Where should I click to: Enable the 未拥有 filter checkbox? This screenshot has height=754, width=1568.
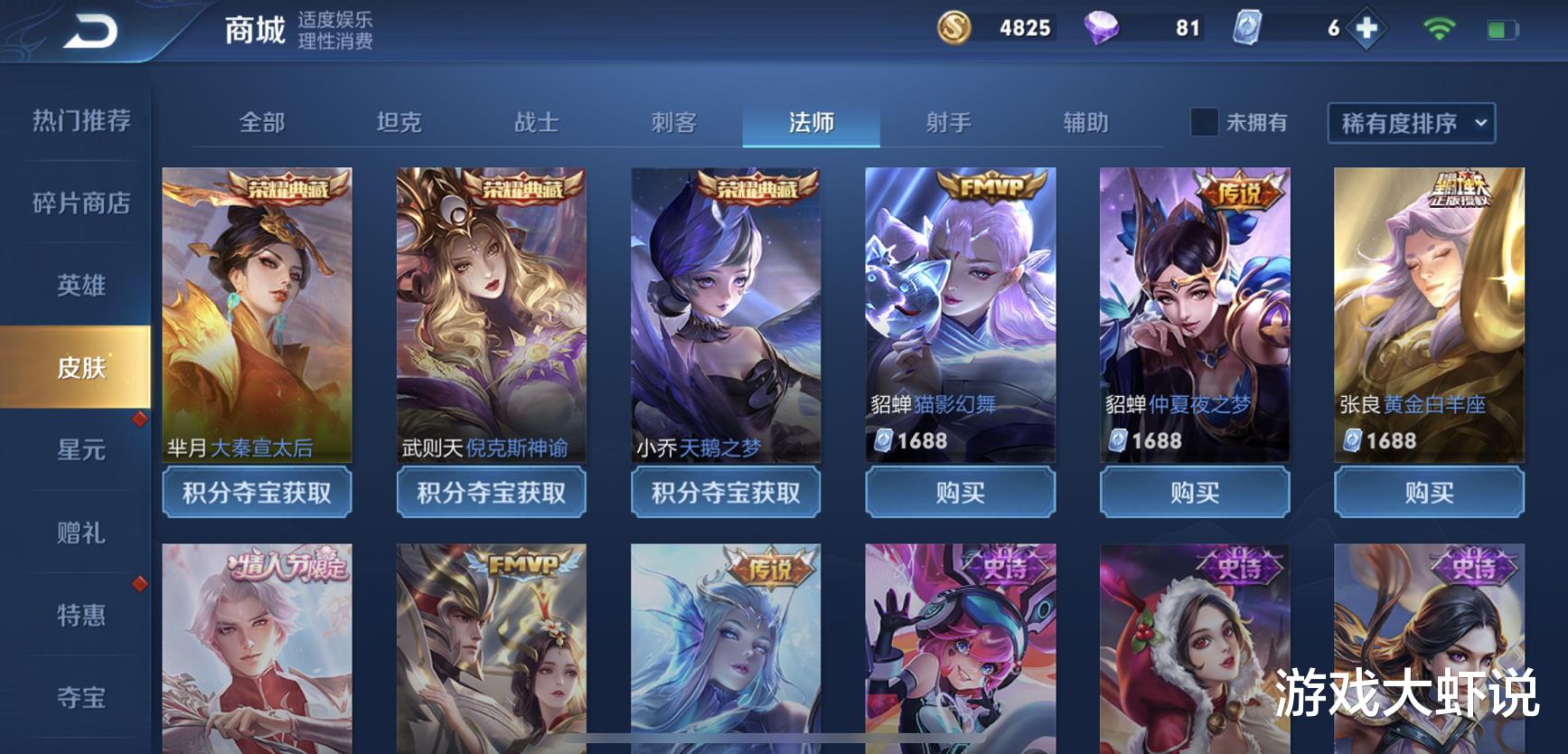pyautogui.click(x=1207, y=122)
